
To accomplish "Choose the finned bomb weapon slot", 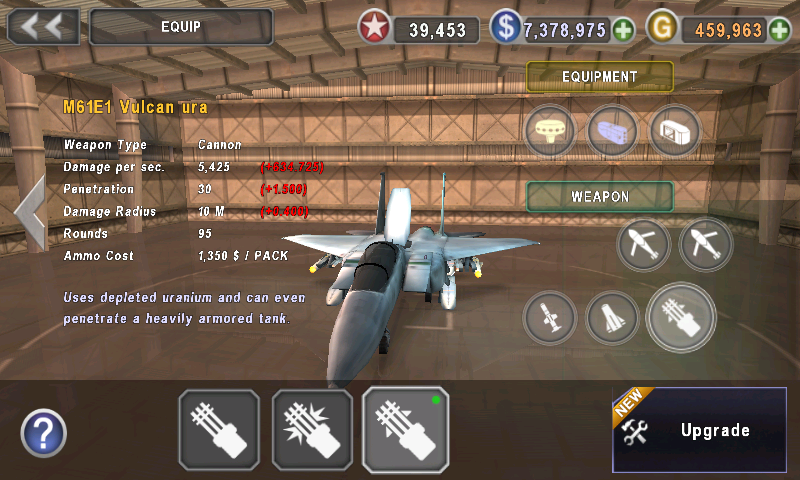I will (x=611, y=318).
